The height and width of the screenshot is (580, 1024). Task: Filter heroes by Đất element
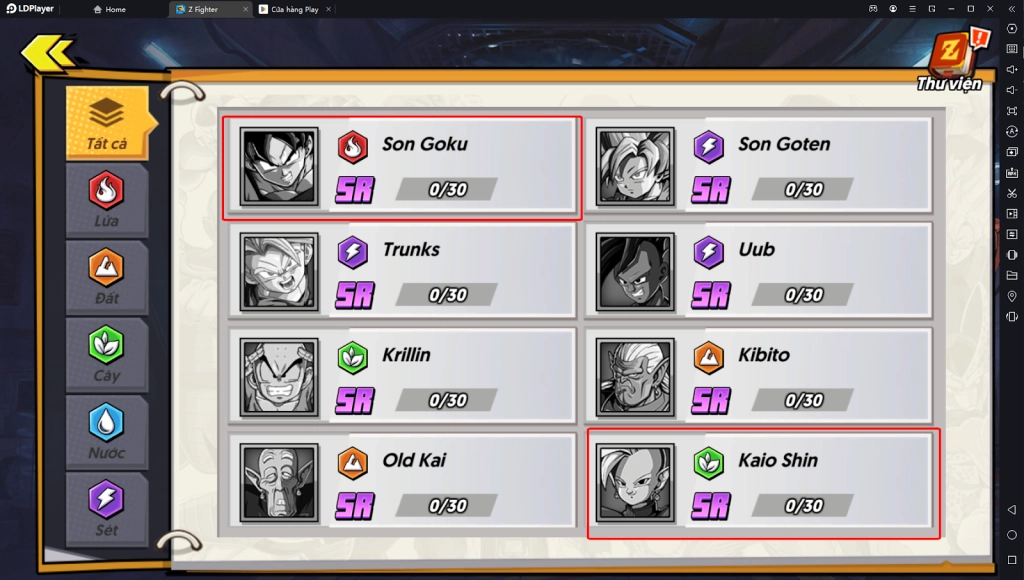(x=106, y=276)
